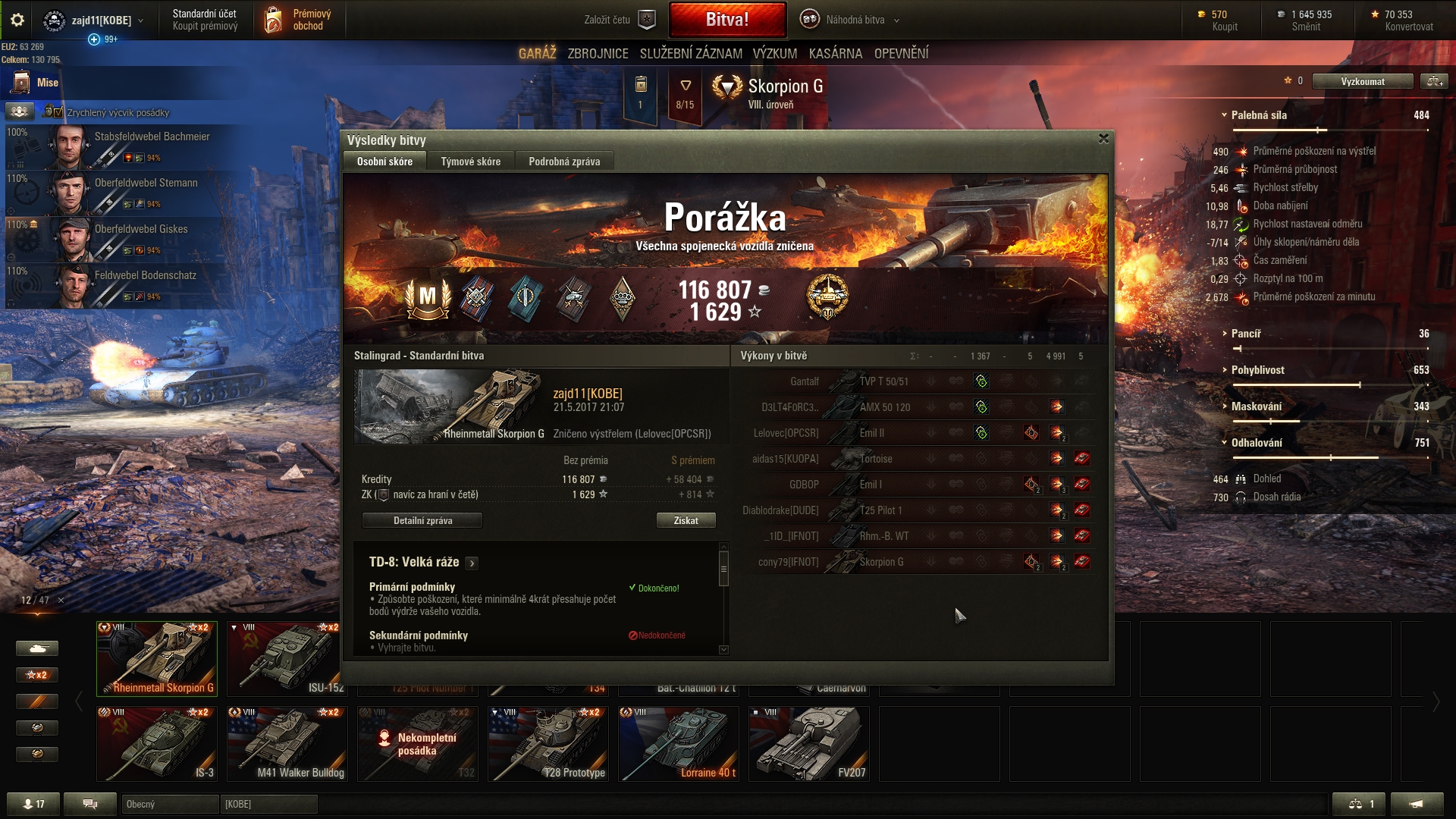
Task: Choose the Lorraine 40 t tank
Action: pyautogui.click(x=679, y=743)
